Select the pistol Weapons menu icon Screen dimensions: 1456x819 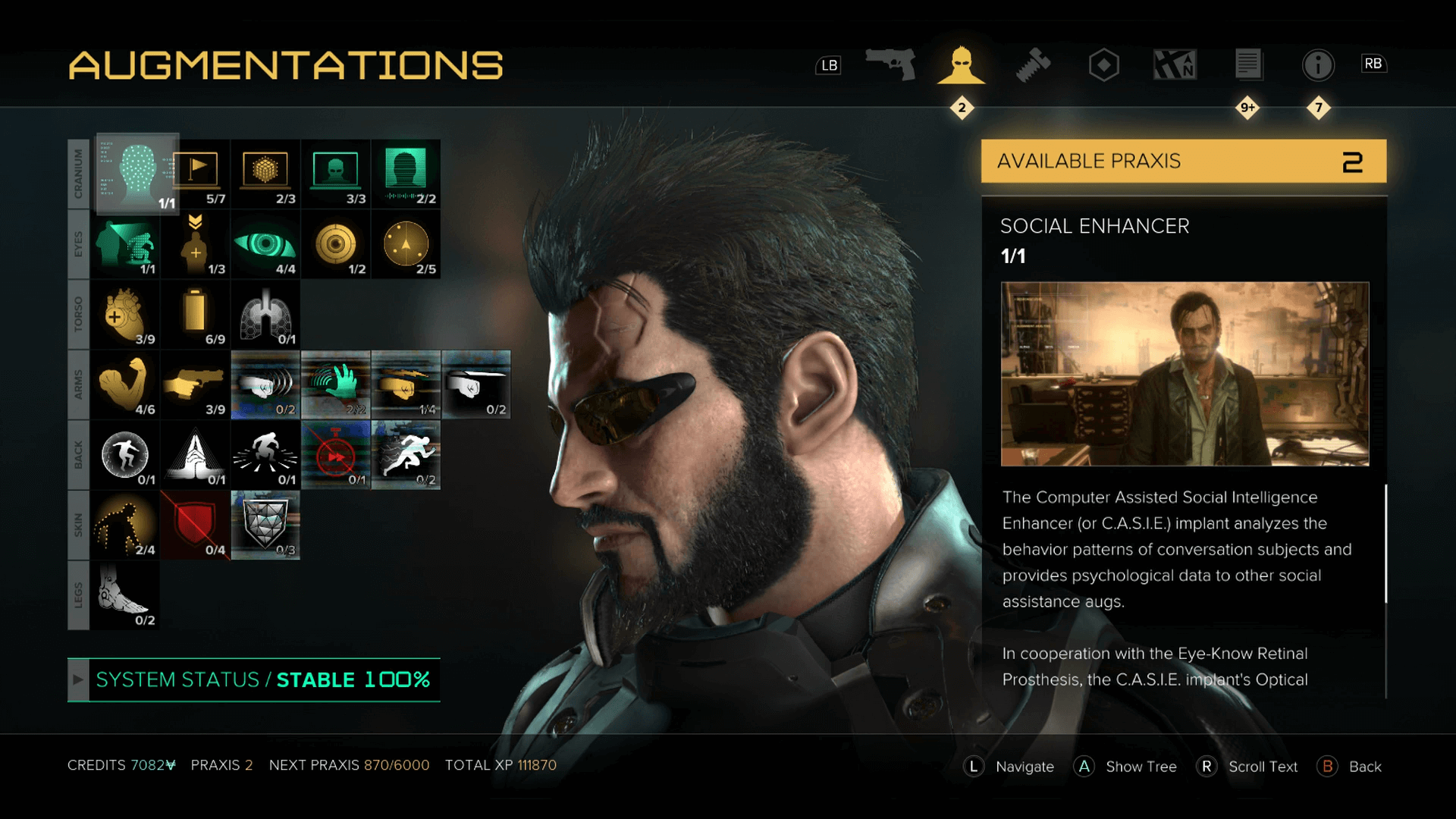[891, 64]
